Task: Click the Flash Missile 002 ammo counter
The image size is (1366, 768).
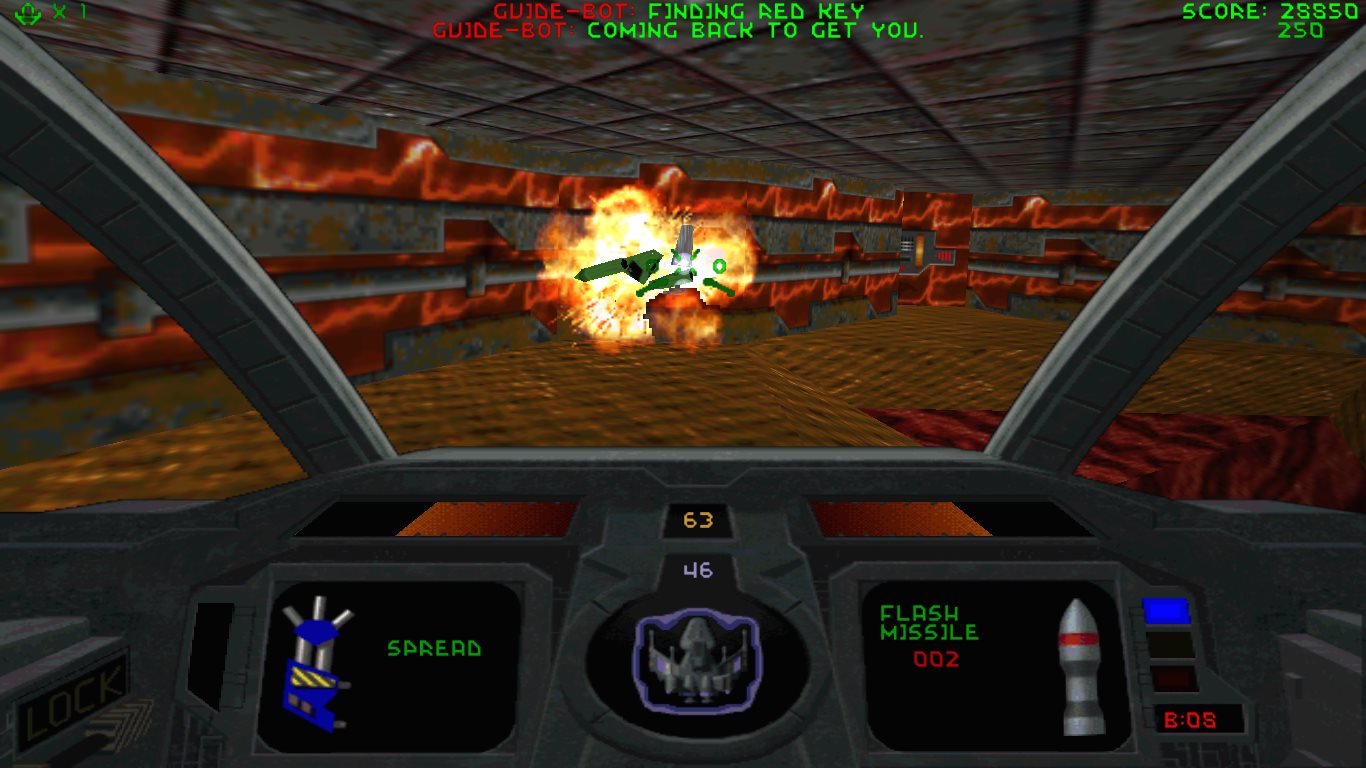Action: [x=936, y=659]
